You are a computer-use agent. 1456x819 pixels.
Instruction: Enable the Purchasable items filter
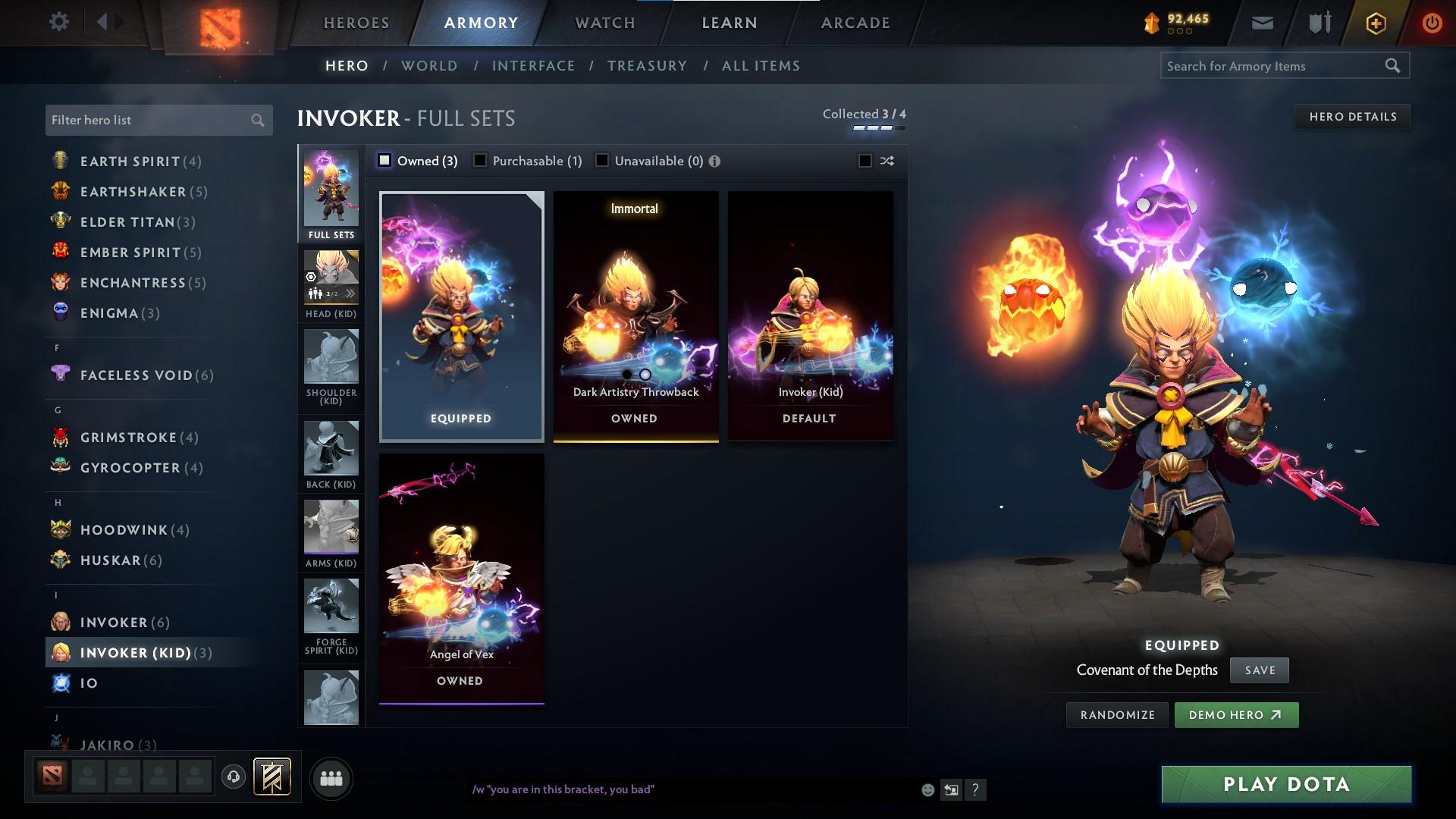[480, 160]
